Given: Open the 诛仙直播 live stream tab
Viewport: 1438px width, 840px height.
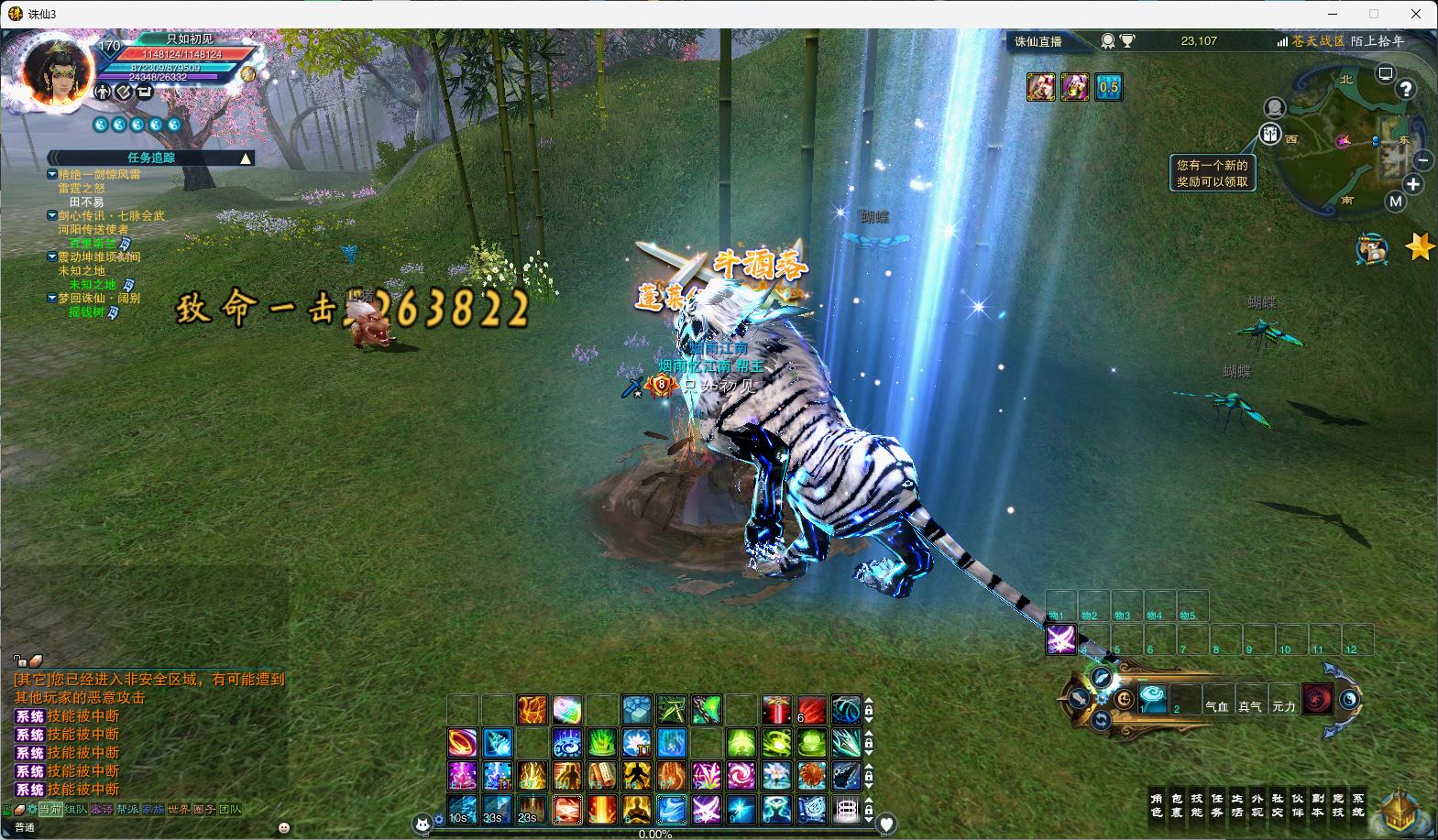Looking at the screenshot, I should 1038,41.
